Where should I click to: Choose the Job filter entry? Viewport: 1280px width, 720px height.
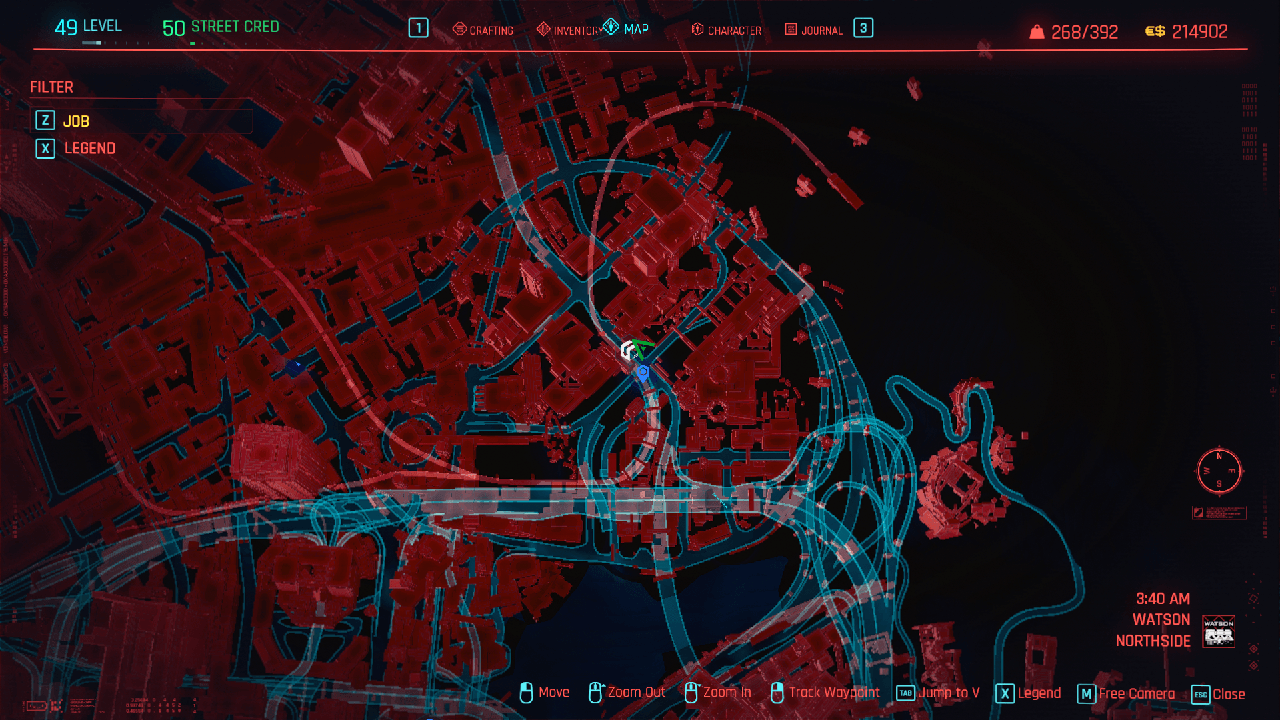tap(77, 121)
